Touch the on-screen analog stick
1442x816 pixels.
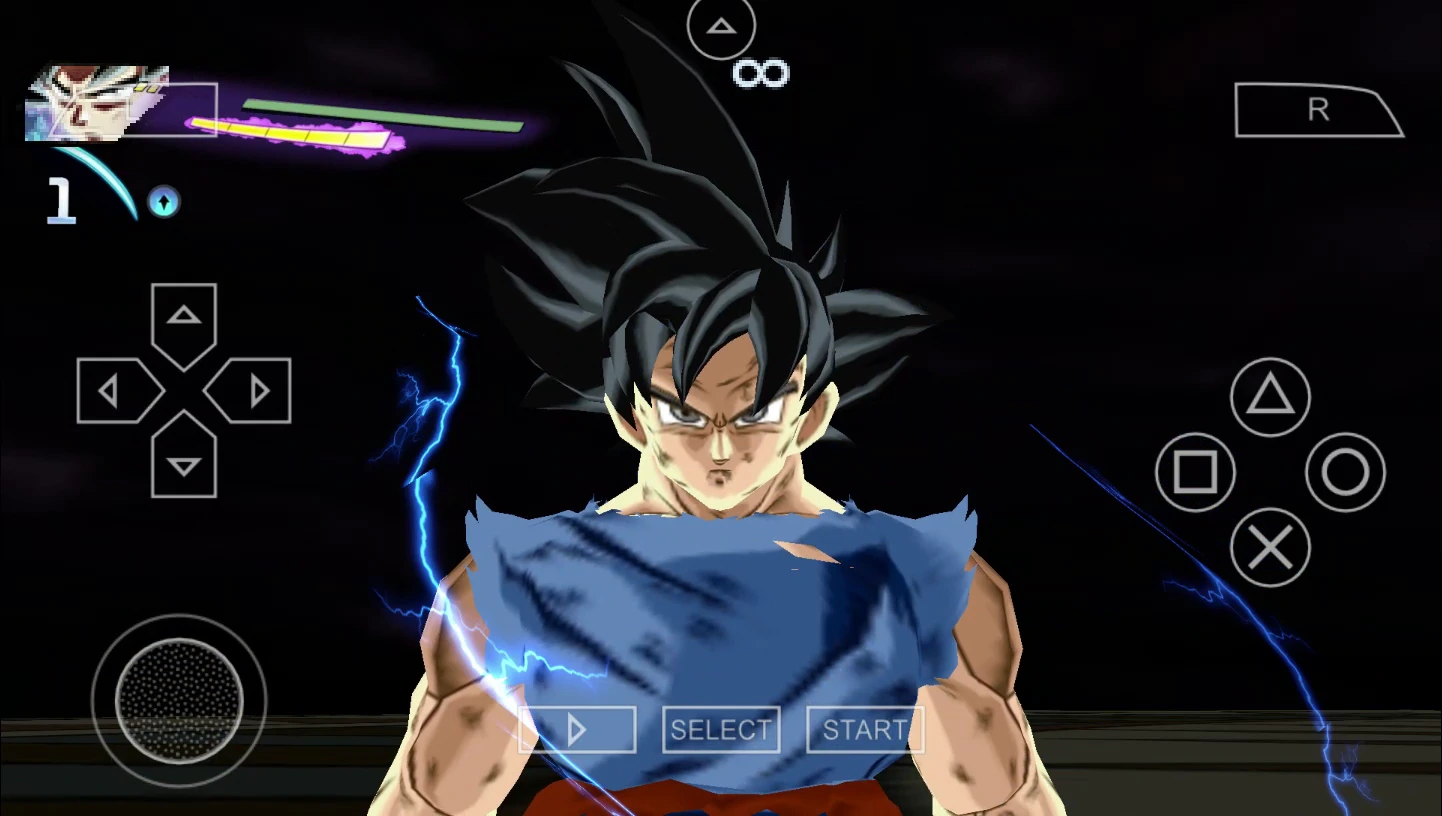point(179,700)
